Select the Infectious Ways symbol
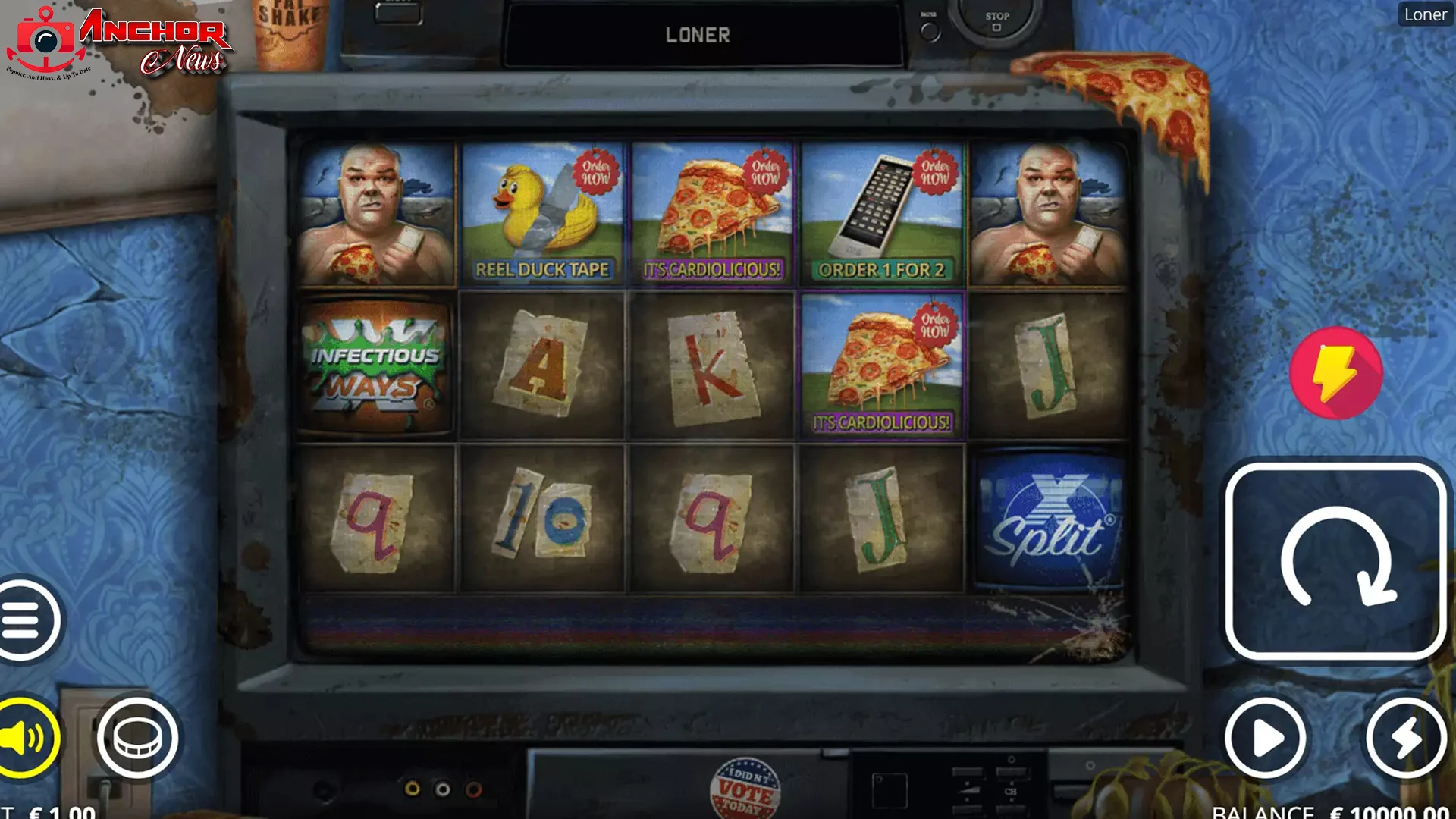 coord(375,366)
